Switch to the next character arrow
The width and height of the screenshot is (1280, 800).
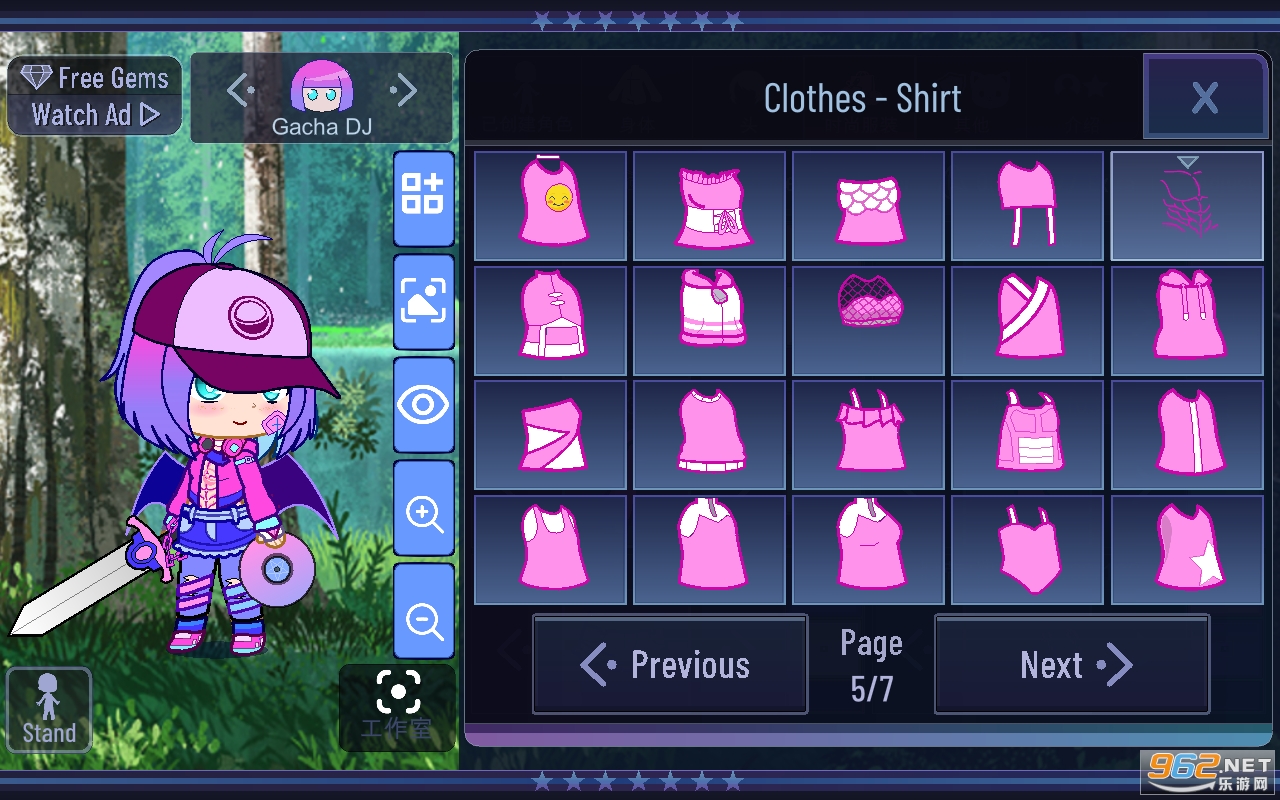[x=404, y=91]
